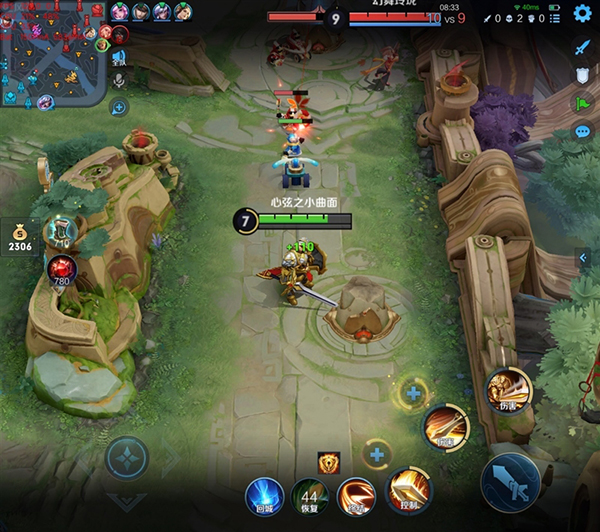
Task: Expand the side panel arrow
Action: point(583,258)
